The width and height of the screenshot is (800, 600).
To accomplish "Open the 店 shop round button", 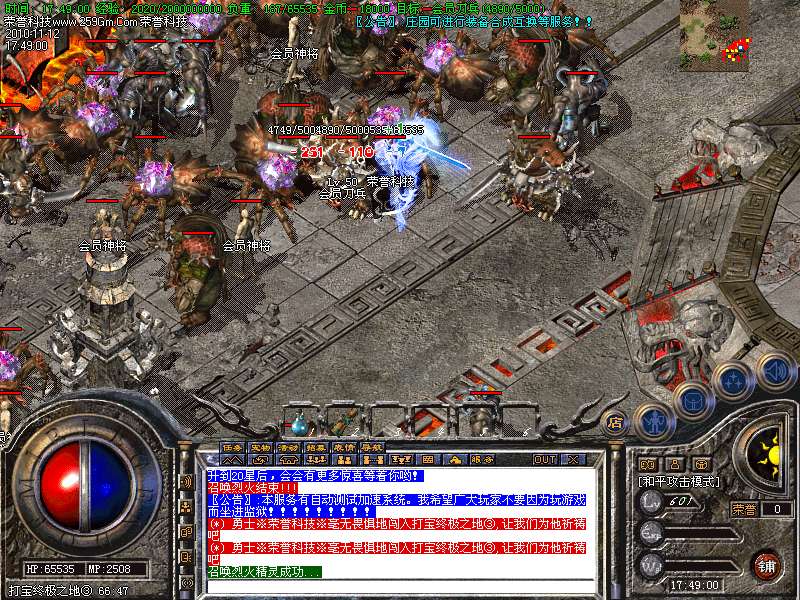I will (x=615, y=421).
